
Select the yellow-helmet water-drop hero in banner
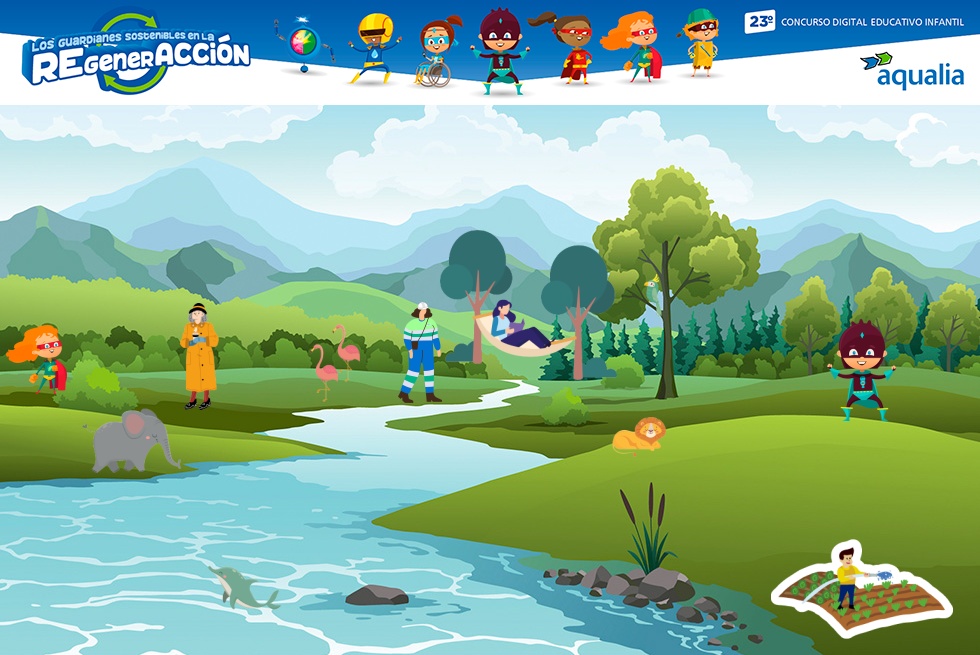click(375, 47)
